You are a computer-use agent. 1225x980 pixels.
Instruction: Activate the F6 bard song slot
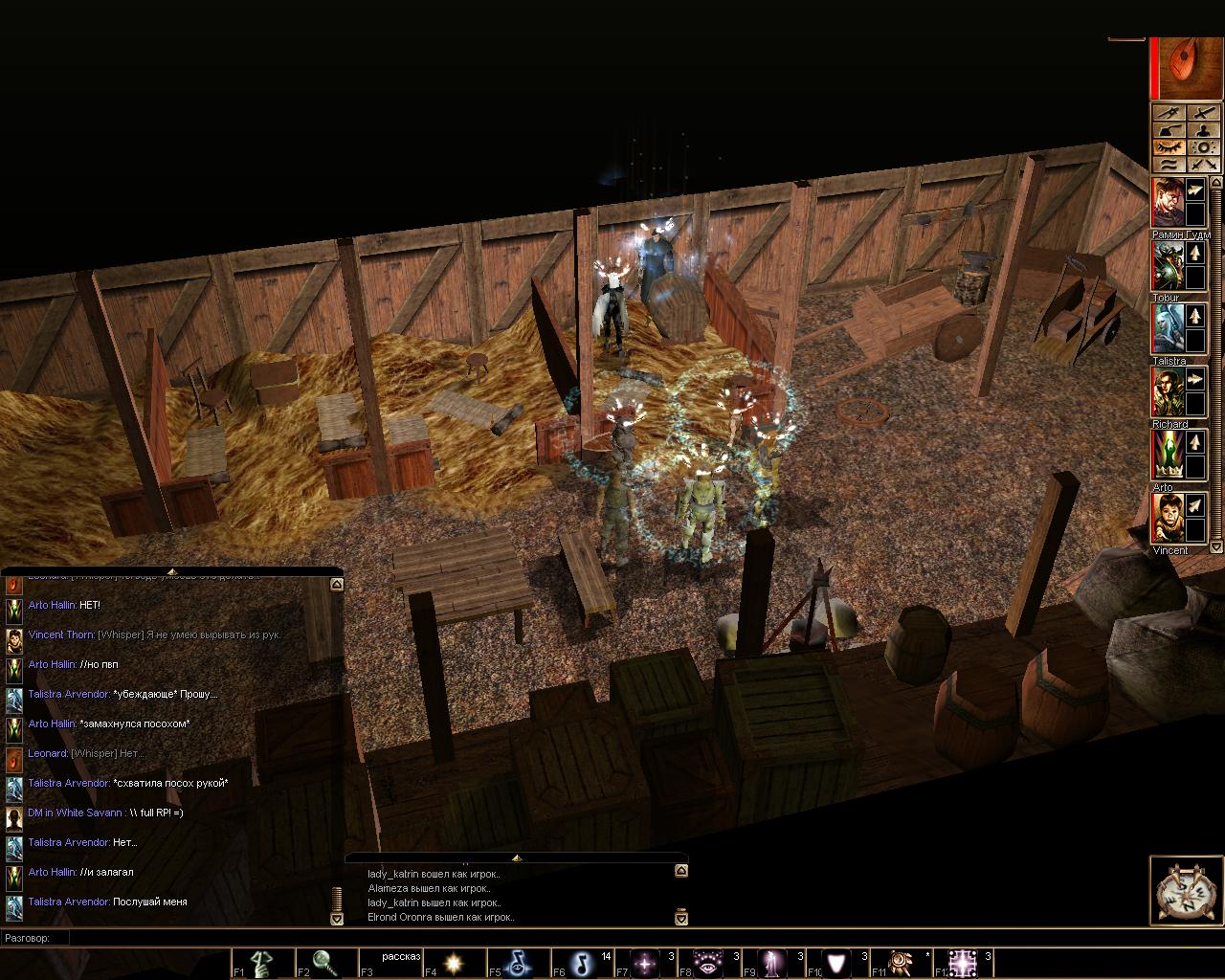(x=582, y=963)
